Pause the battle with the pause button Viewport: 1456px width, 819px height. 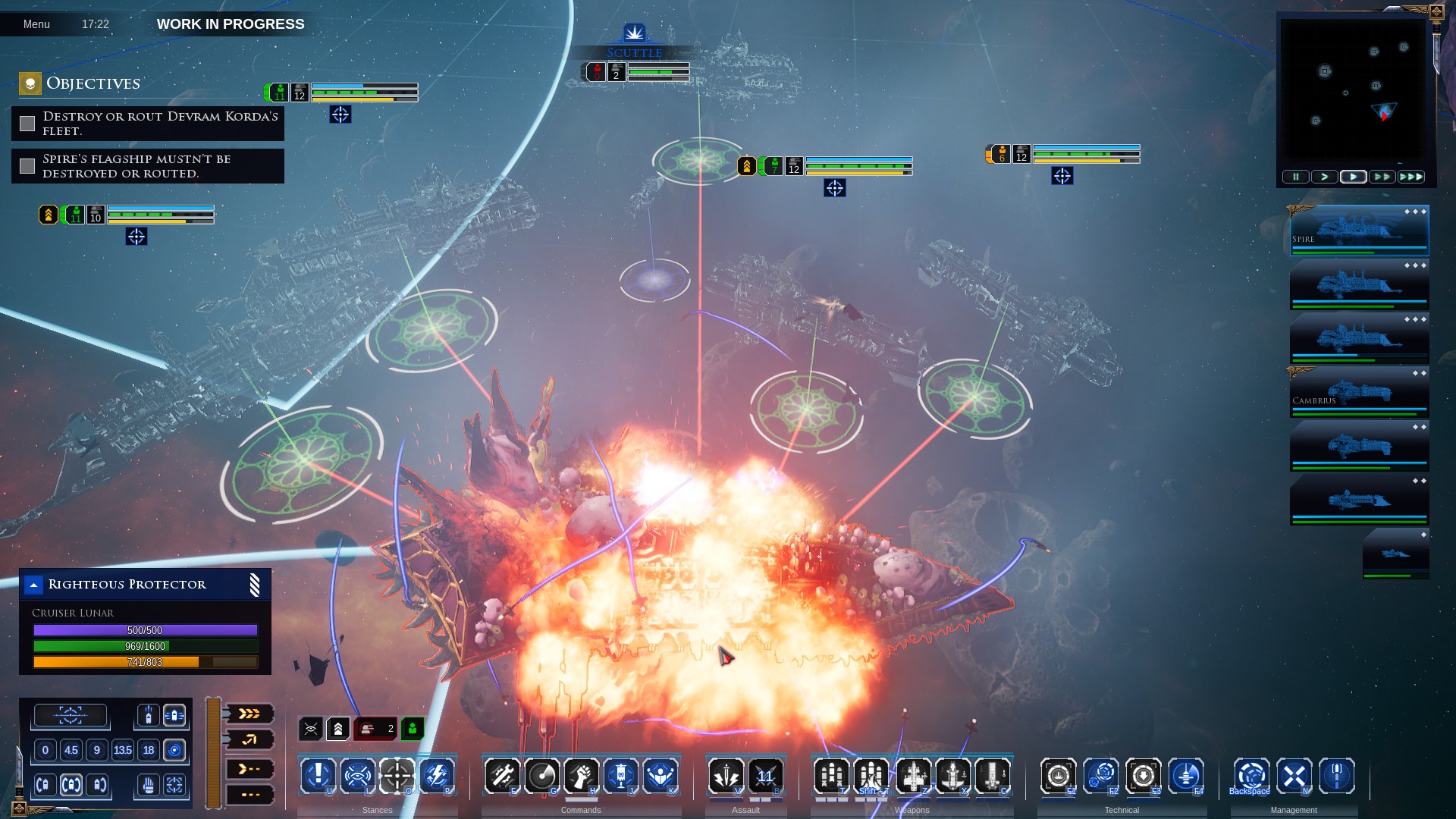pos(1295,177)
